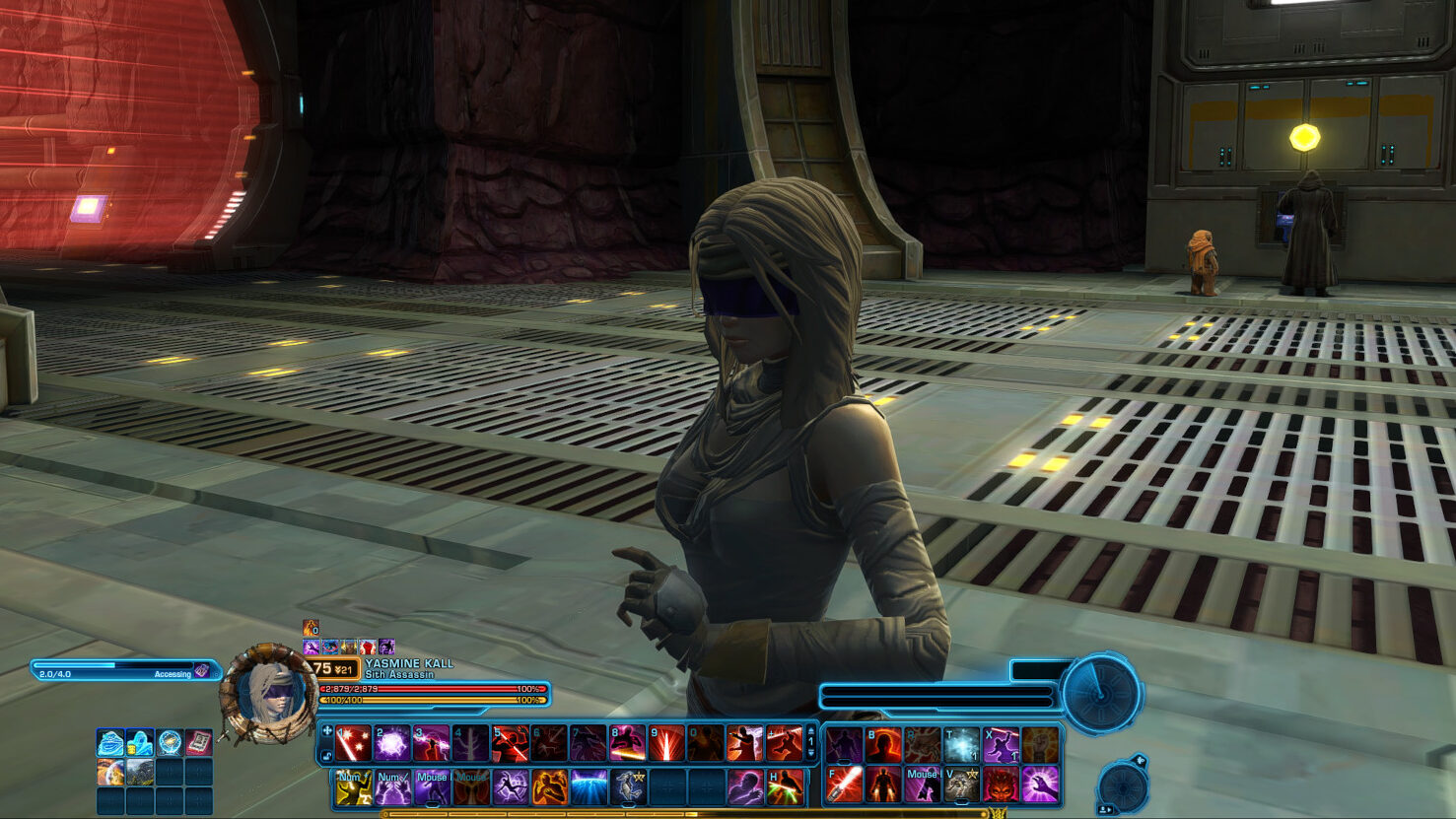Activate the orange silhouette ability bound to B
Image resolution: width=1456 pixels, height=819 pixels.
(883, 745)
